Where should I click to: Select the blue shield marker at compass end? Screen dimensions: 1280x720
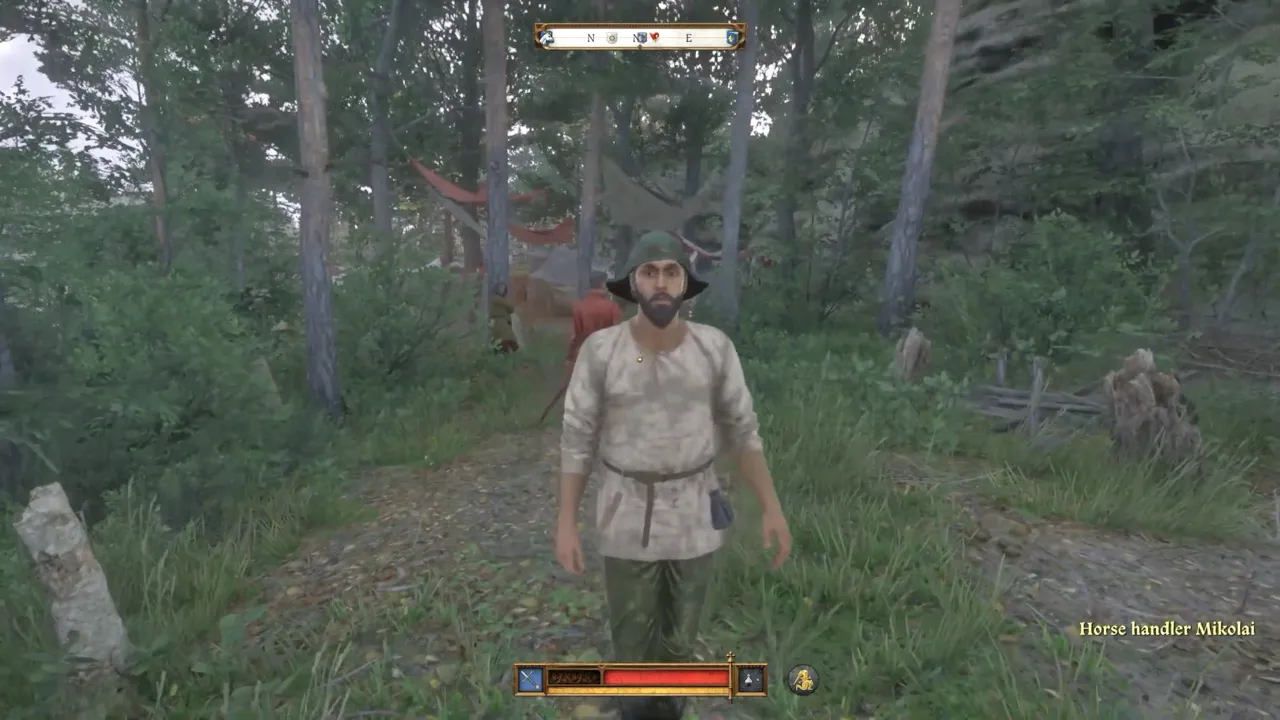pos(733,37)
